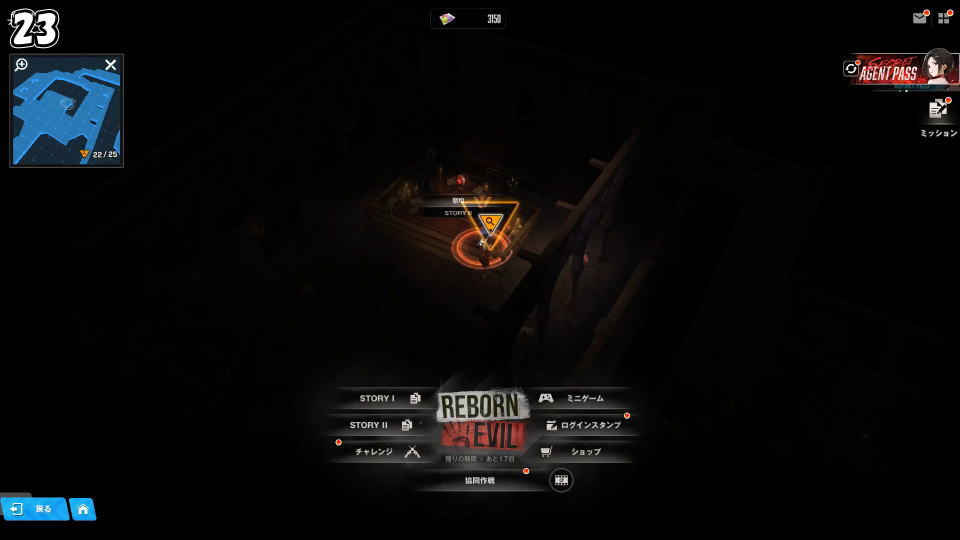Visit the ショップ shop

578,452
